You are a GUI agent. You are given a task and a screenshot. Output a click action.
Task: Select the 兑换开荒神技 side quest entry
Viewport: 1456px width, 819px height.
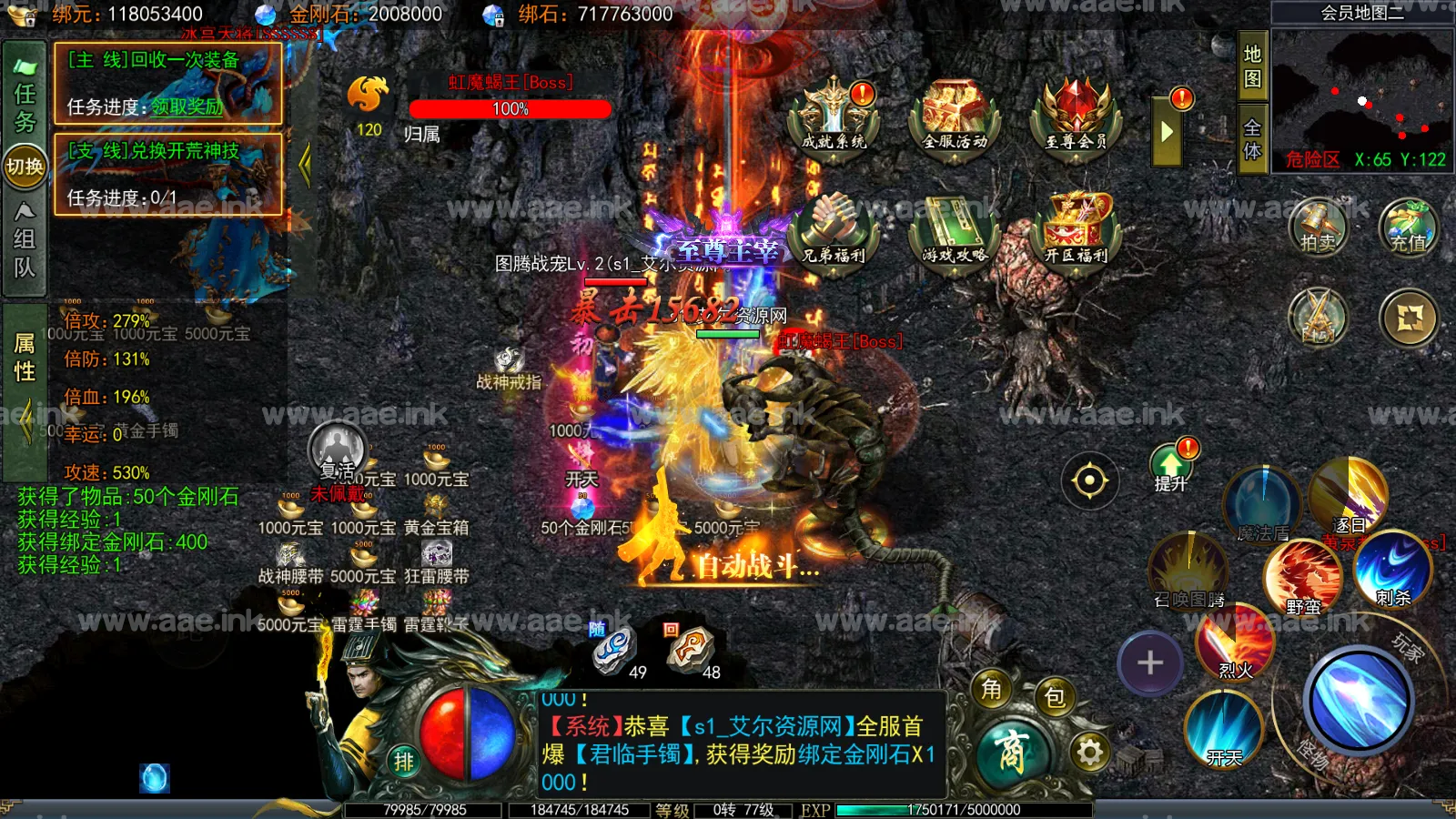tap(168, 174)
